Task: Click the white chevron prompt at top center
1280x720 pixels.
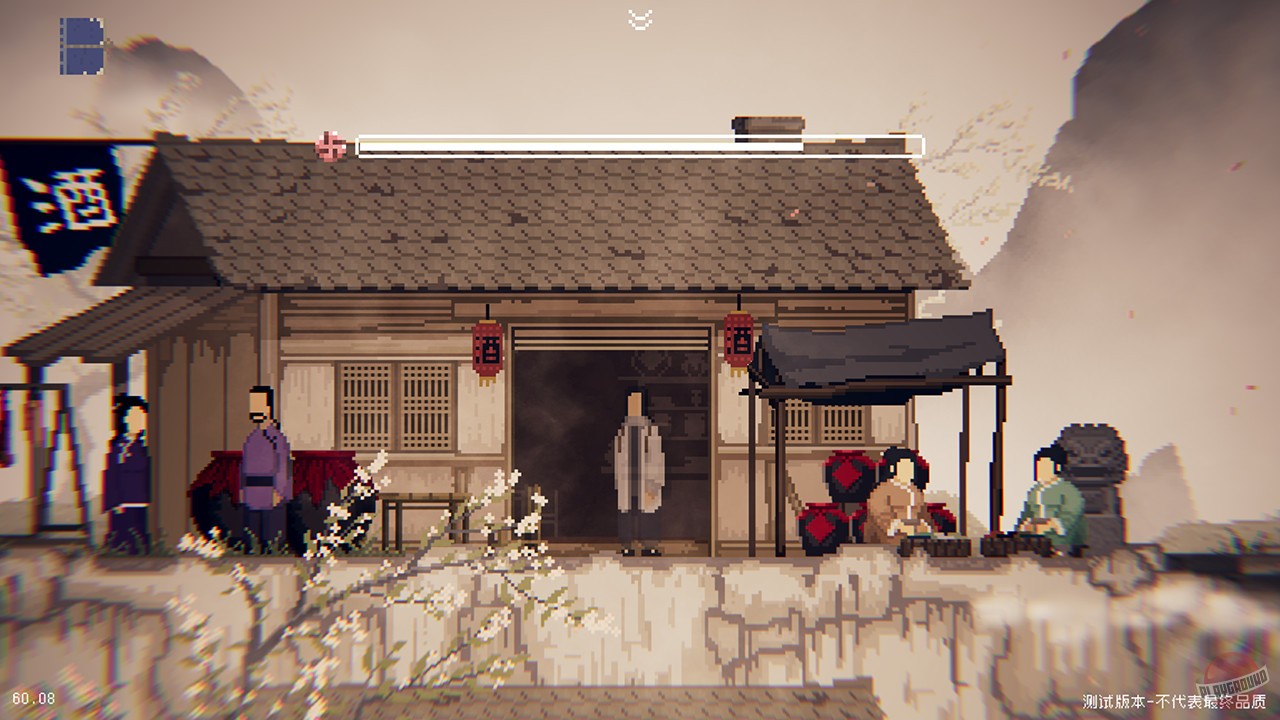Action: pos(638,17)
